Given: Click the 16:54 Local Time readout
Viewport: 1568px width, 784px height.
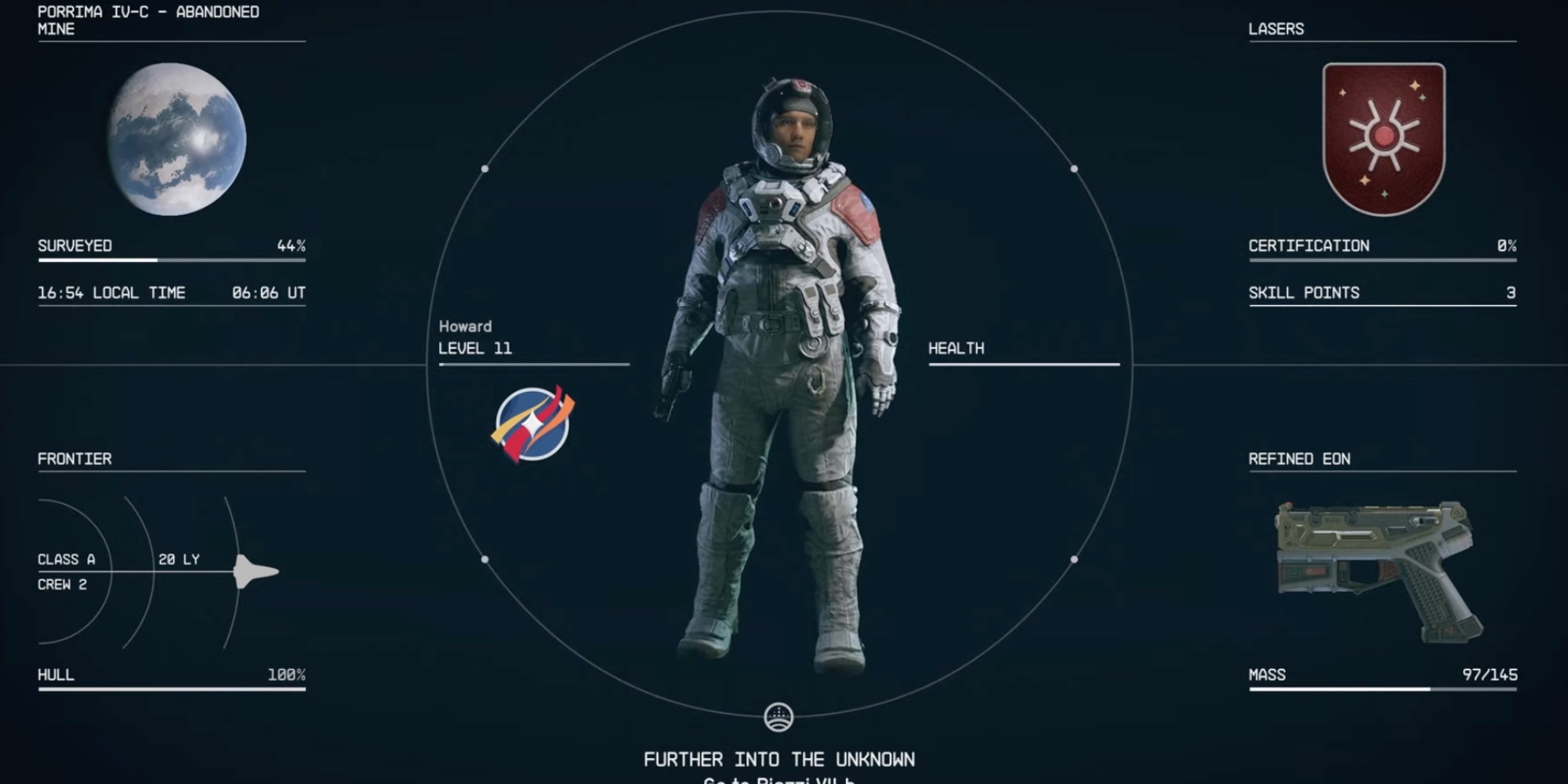Looking at the screenshot, I should tap(111, 292).
